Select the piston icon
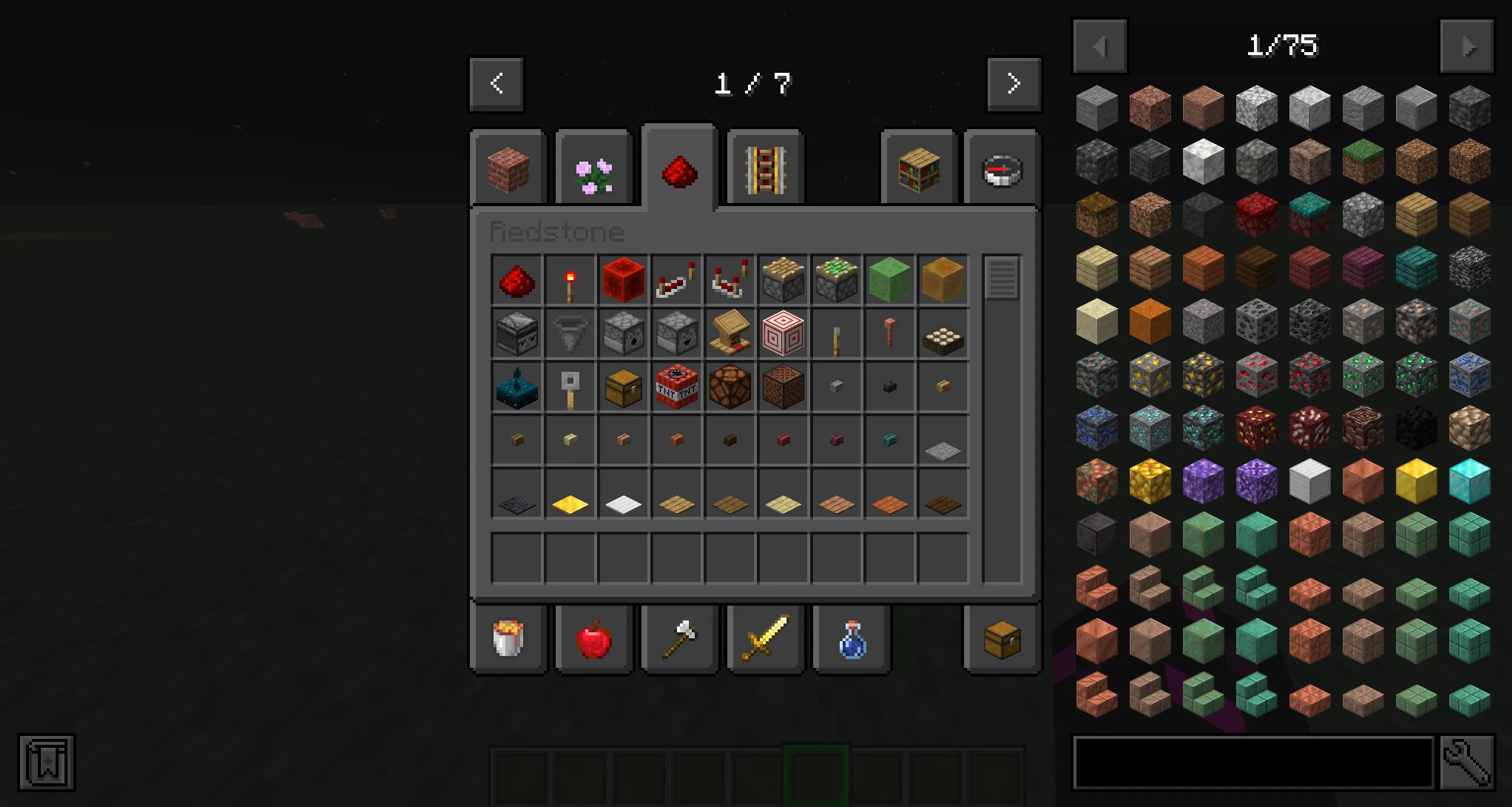Image resolution: width=1512 pixels, height=807 pixels. tap(782, 280)
